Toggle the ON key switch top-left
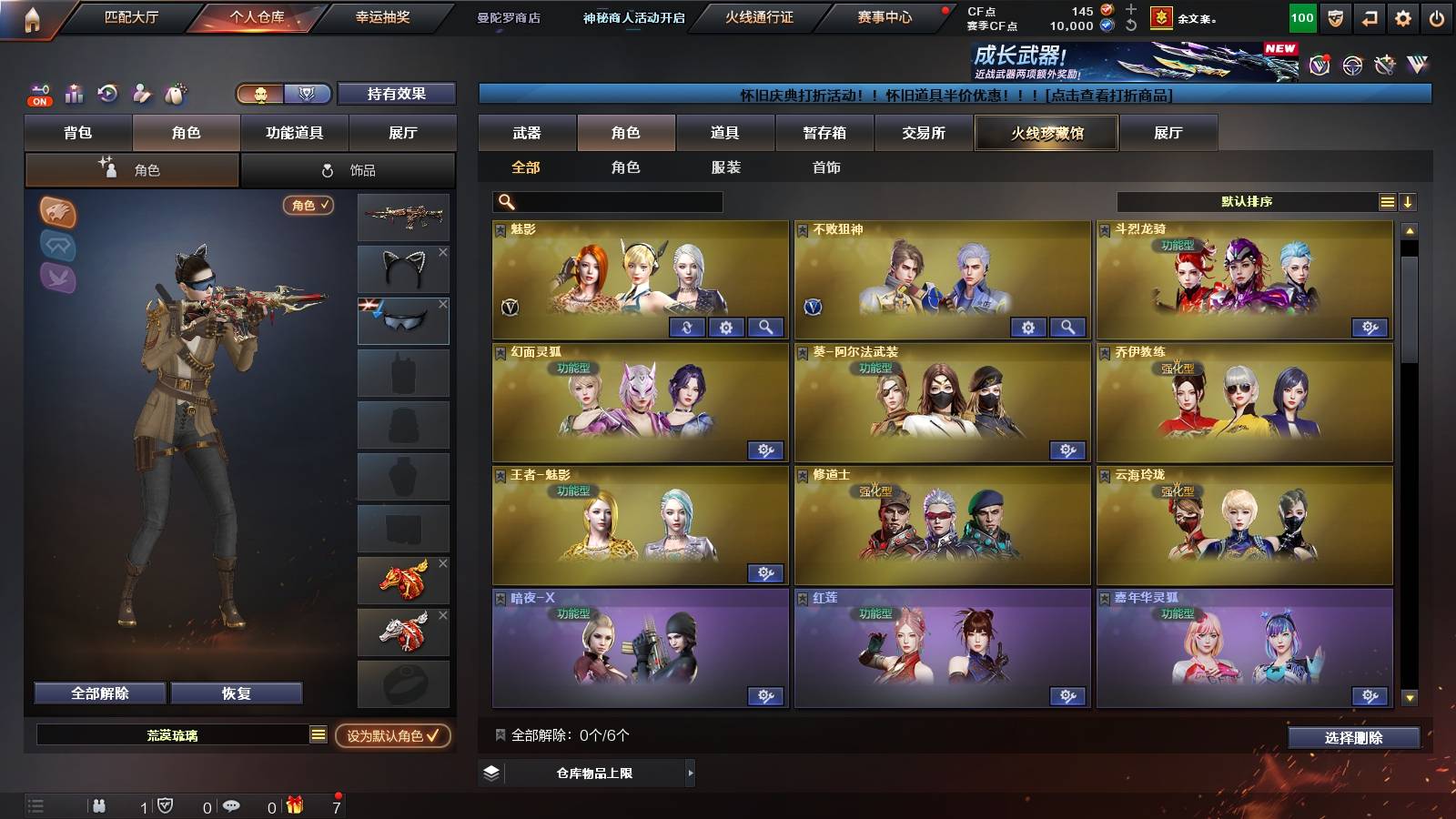The width and height of the screenshot is (1456, 819). coord(38,91)
